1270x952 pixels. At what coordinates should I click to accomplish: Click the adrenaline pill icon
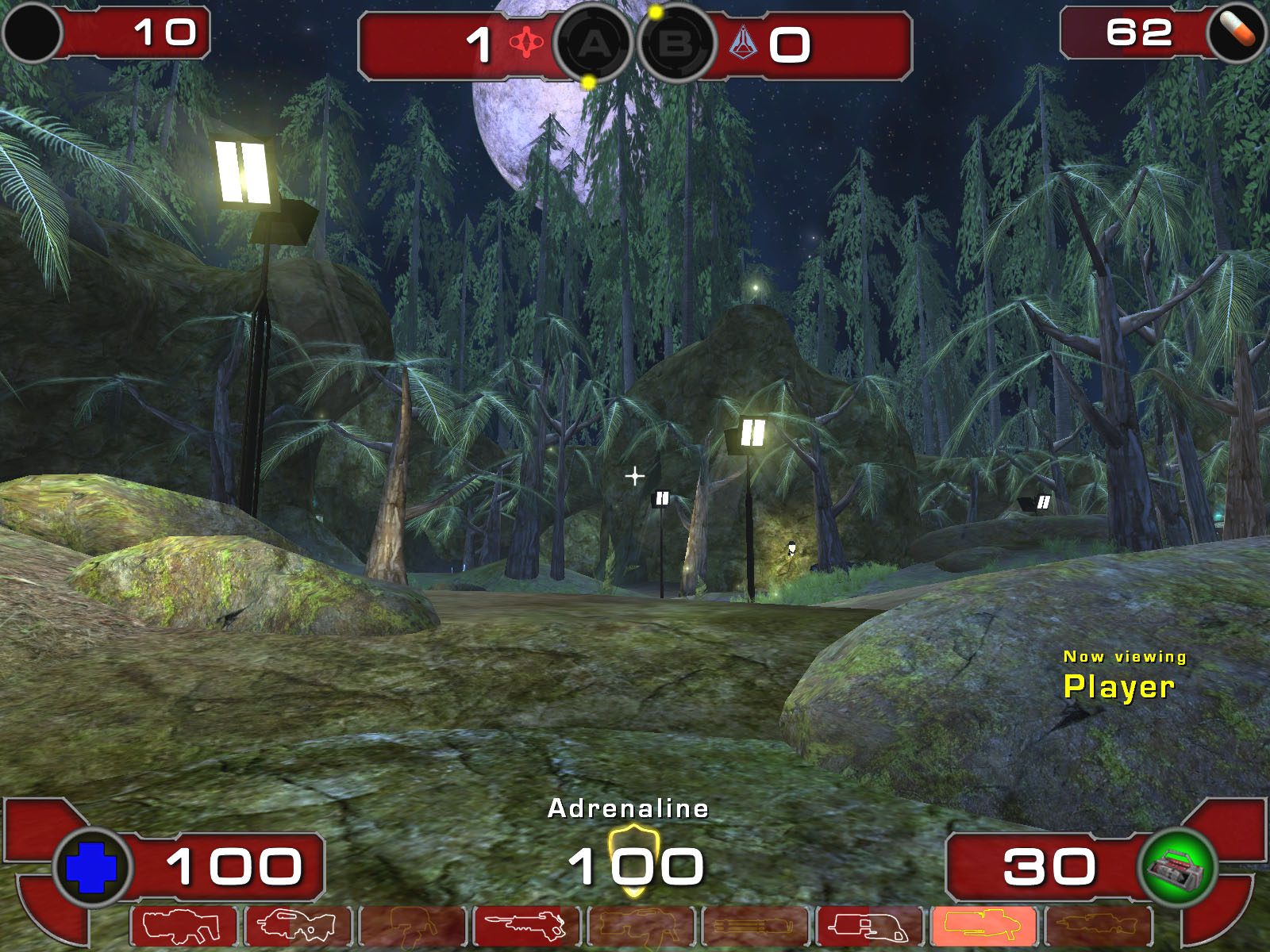[1237, 32]
